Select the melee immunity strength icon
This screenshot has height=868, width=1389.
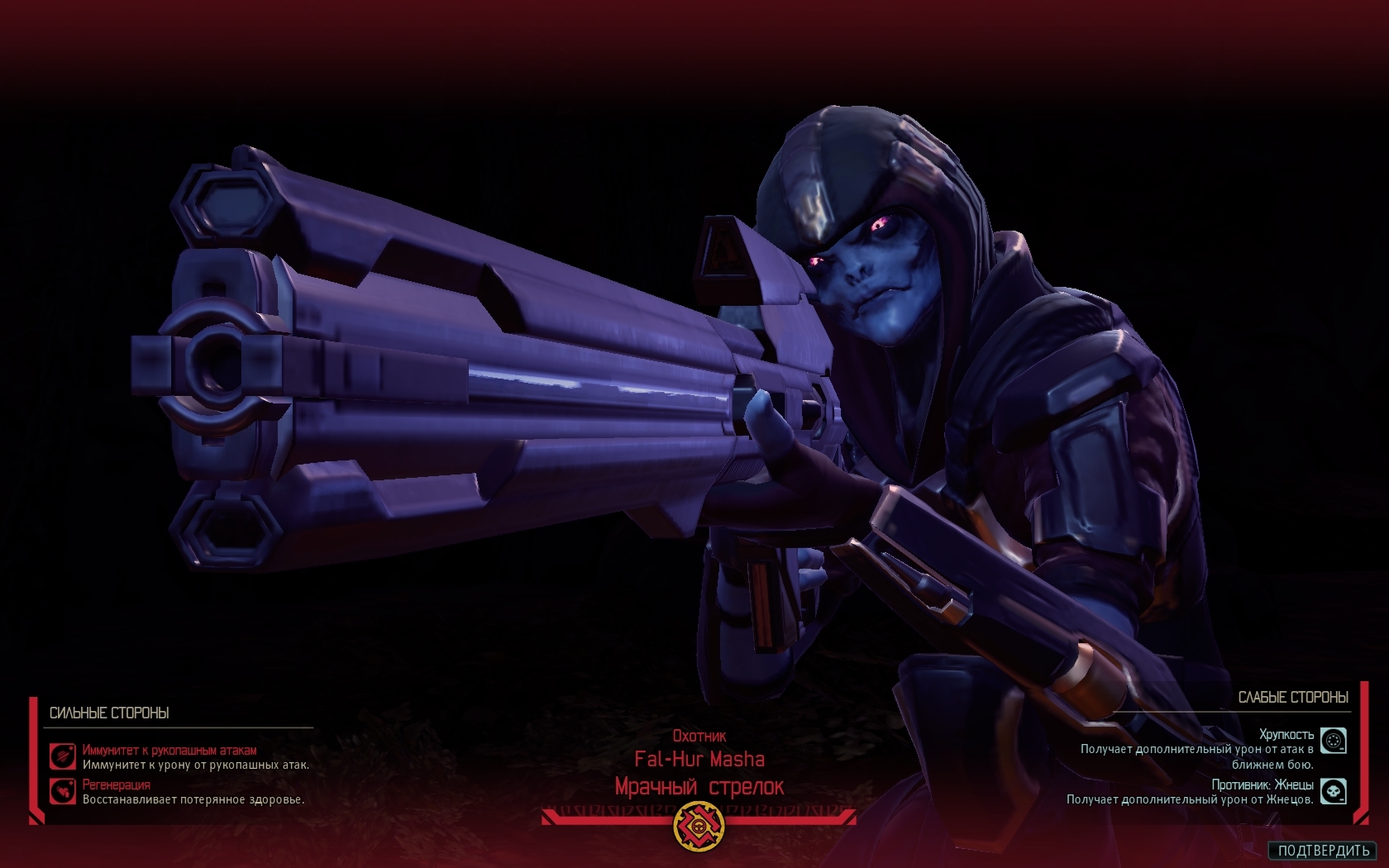tap(63, 756)
